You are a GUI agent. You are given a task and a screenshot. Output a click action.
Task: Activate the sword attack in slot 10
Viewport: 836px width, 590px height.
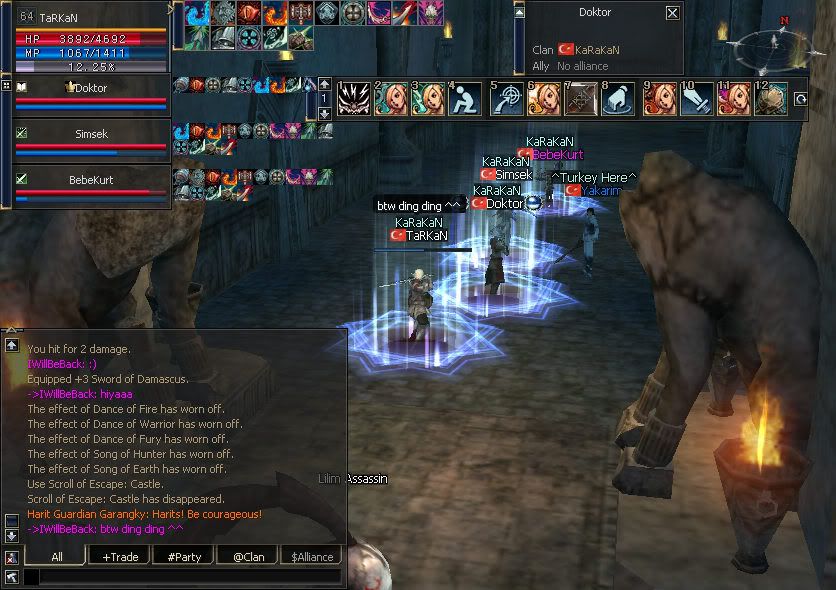(696, 99)
